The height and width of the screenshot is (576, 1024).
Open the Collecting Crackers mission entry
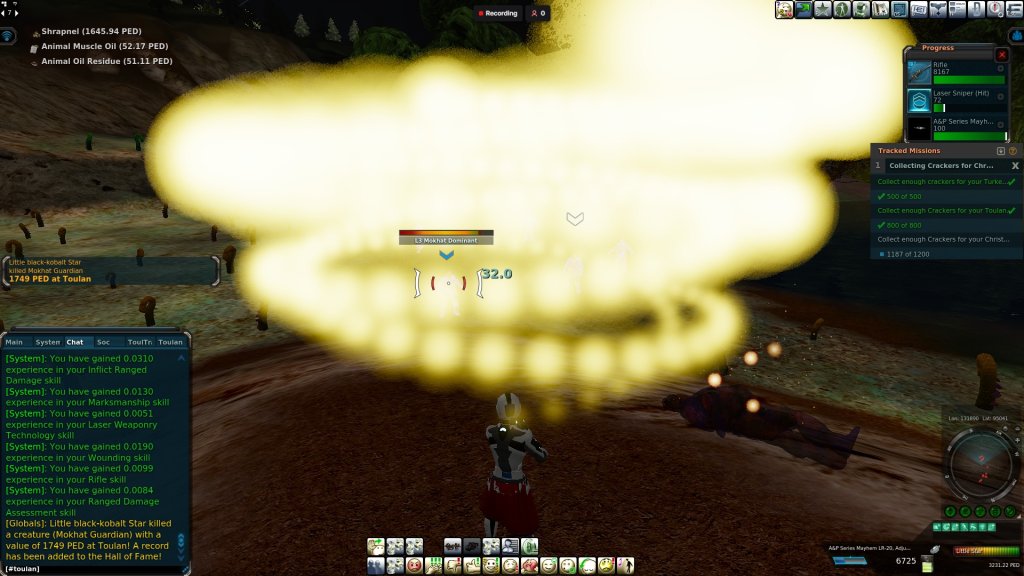point(940,166)
